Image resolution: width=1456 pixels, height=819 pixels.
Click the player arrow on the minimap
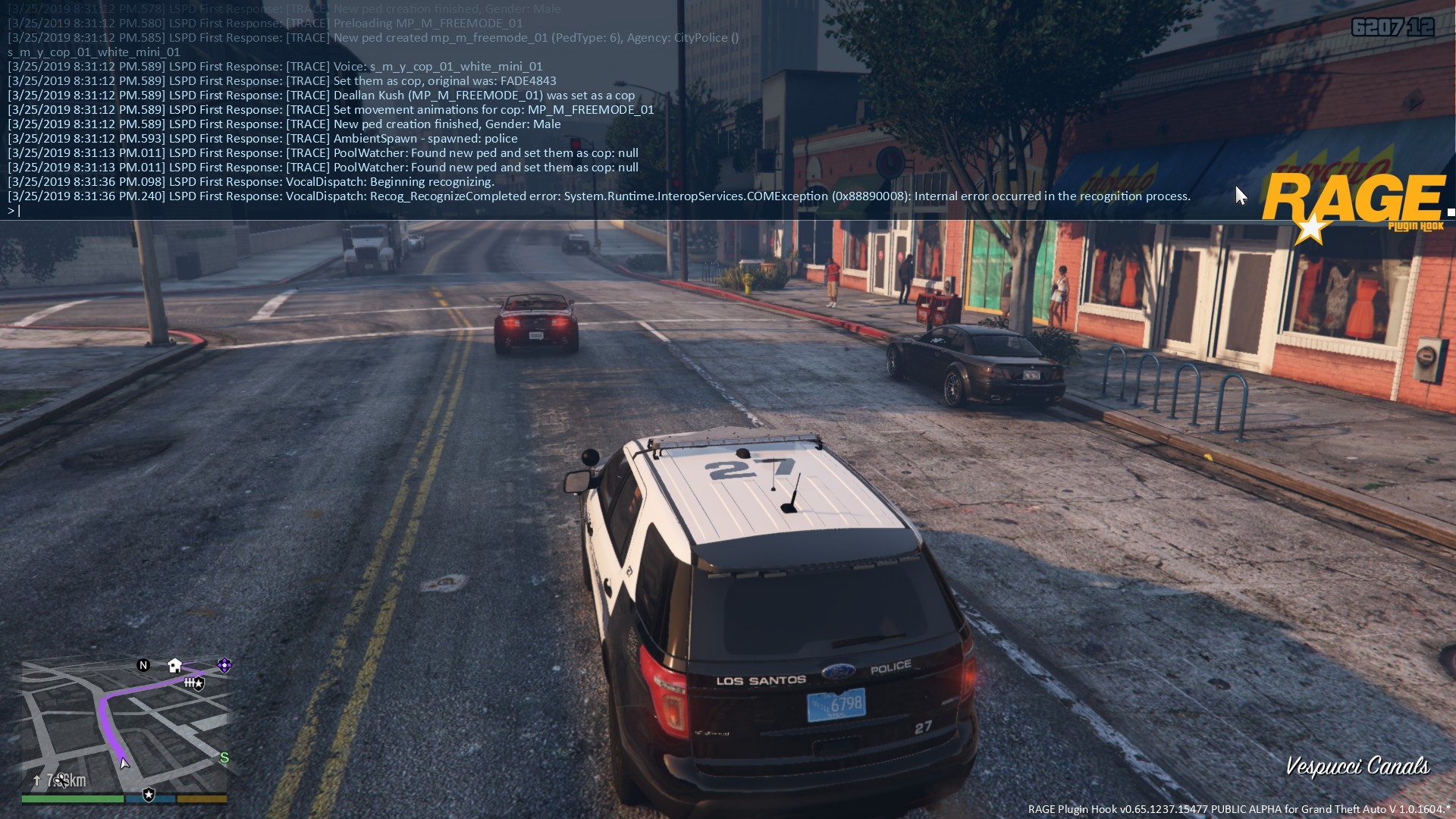click(x=124, y=763)
